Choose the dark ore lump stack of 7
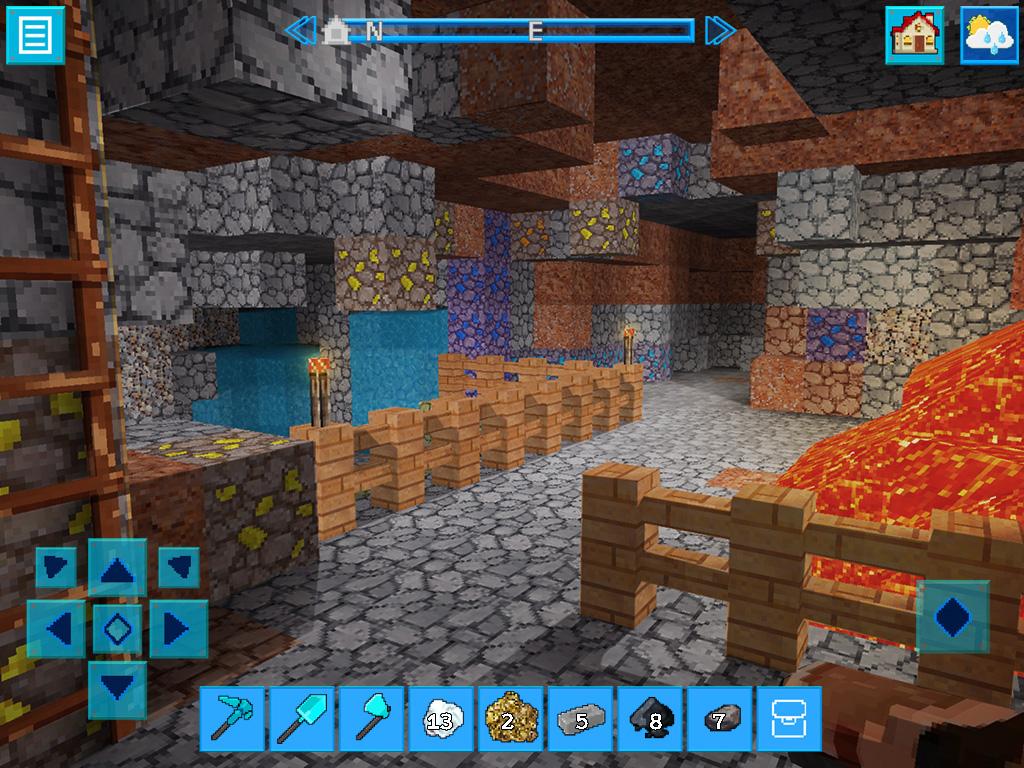Viewport: 1024px width, 768px height. (719, 718)
